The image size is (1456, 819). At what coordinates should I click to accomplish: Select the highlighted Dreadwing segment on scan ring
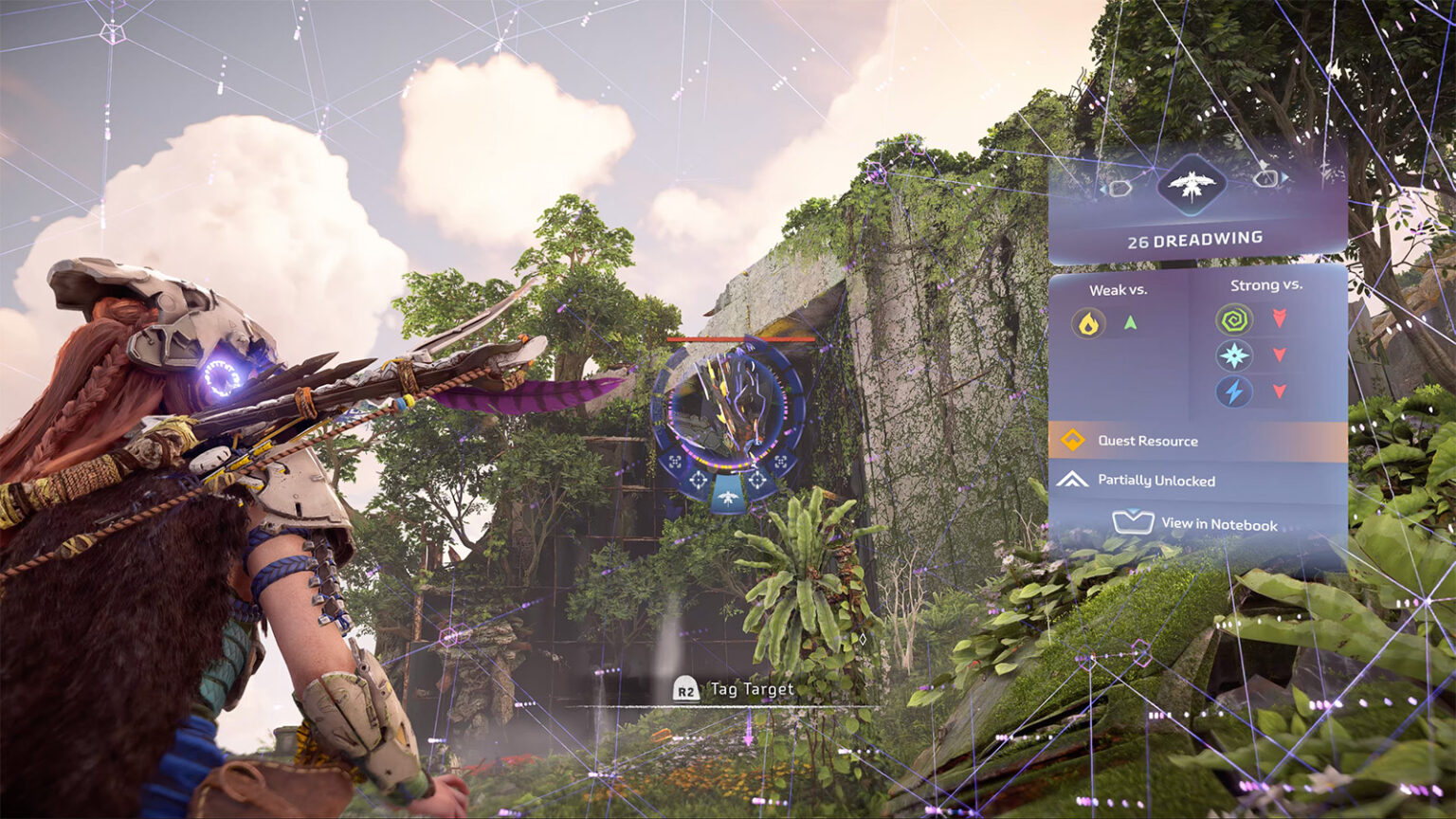point(728,497)
